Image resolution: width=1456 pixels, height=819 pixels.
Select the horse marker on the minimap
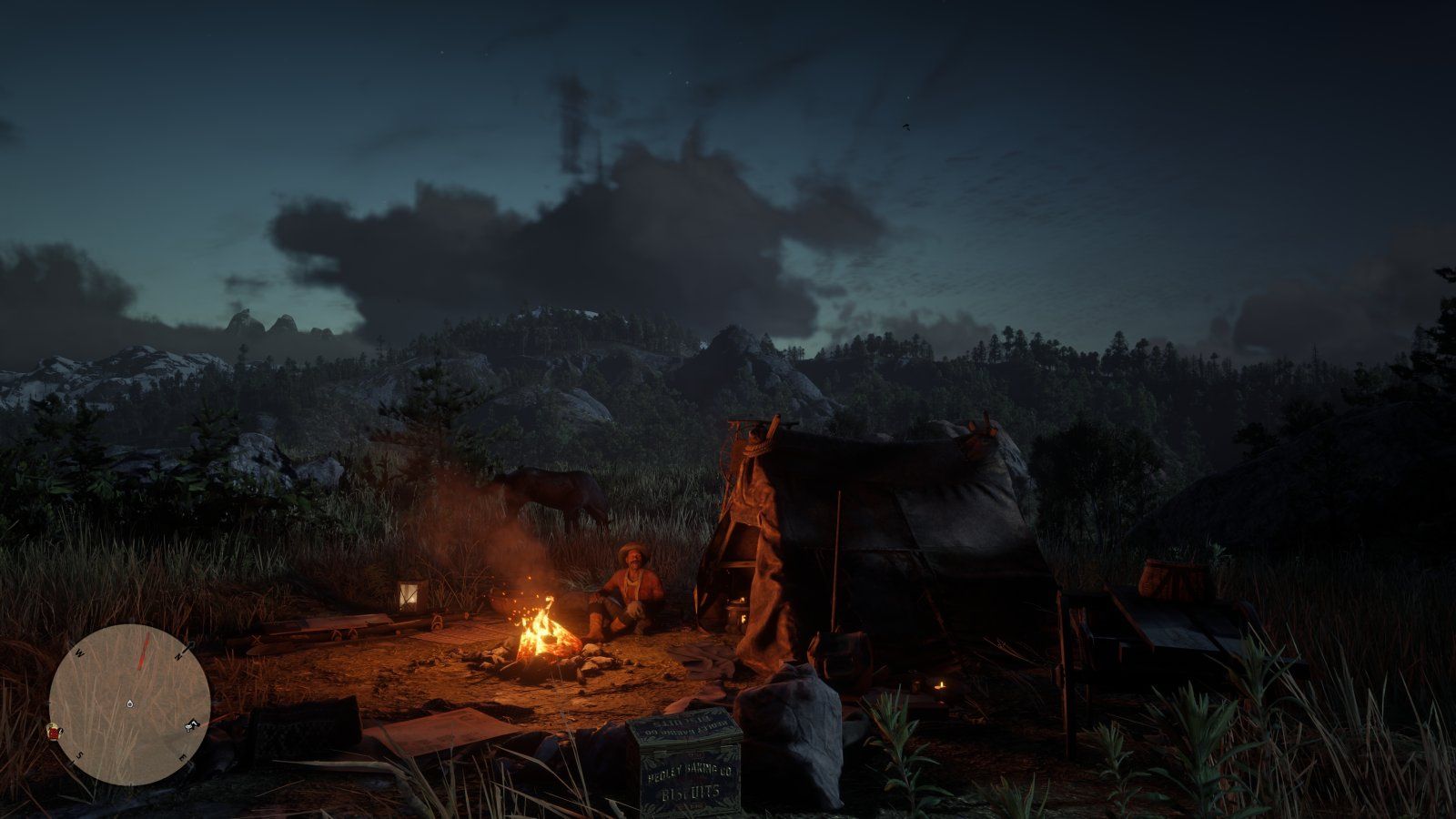[x=192, y=725]
